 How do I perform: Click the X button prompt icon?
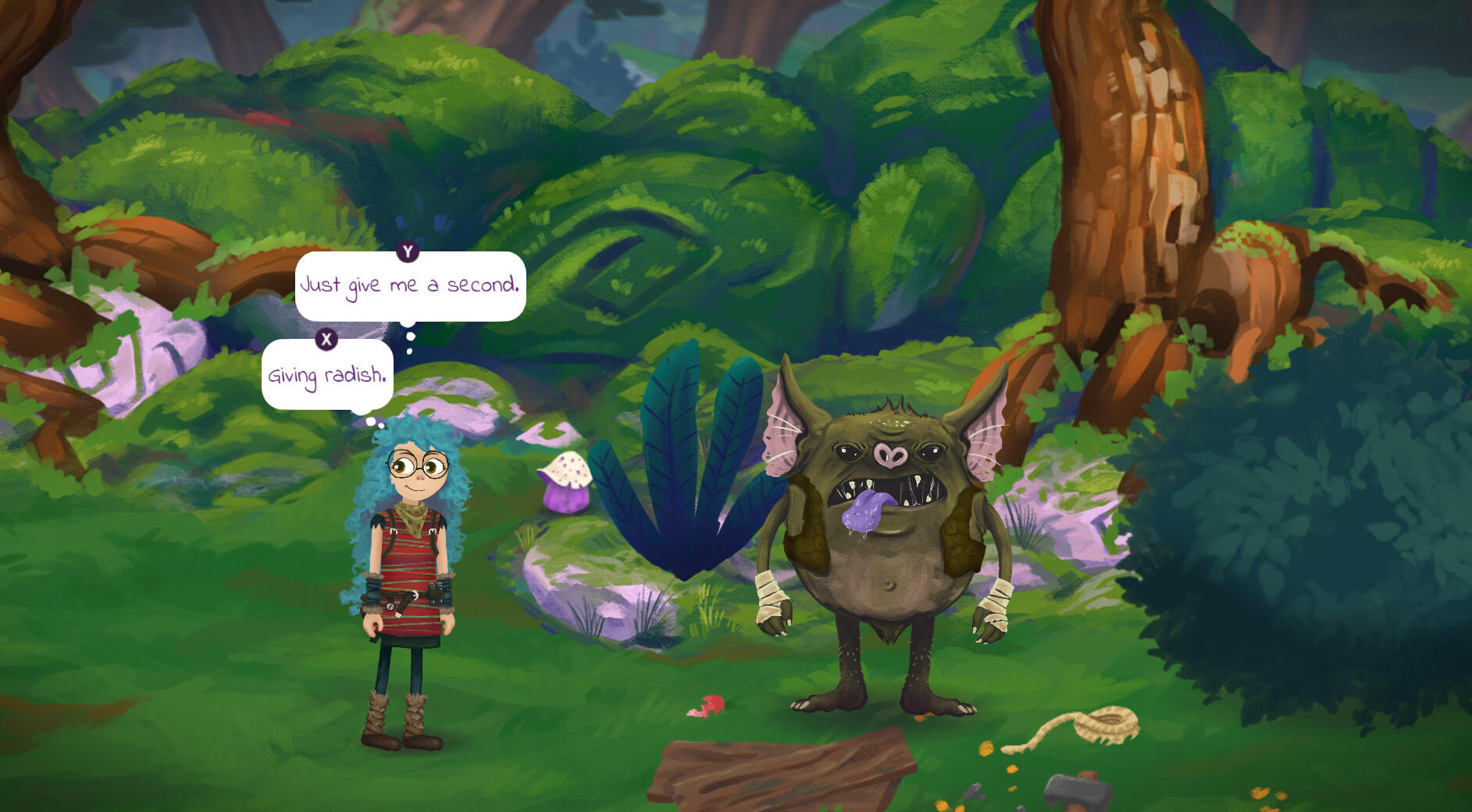pyautogui.click(x=326, y=339)
